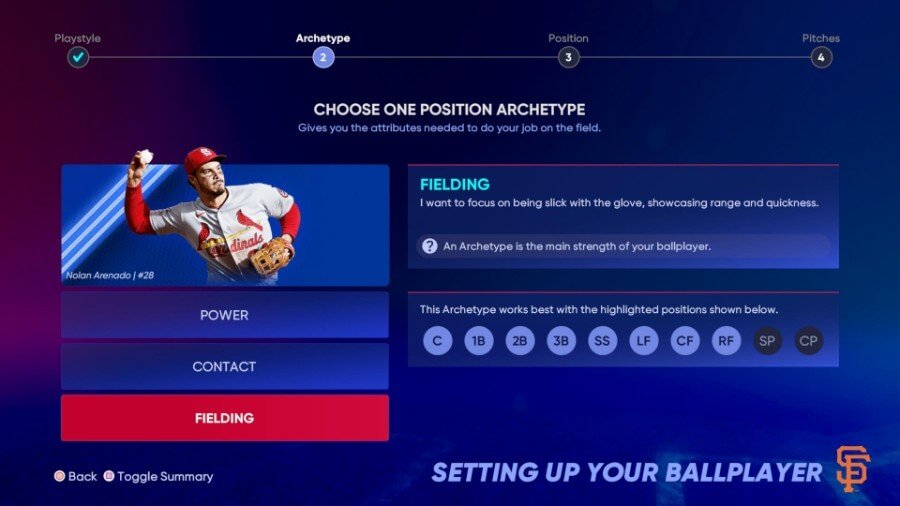900x506 pixels.
Task: Select the CF position badge
Action: [685, 341]
